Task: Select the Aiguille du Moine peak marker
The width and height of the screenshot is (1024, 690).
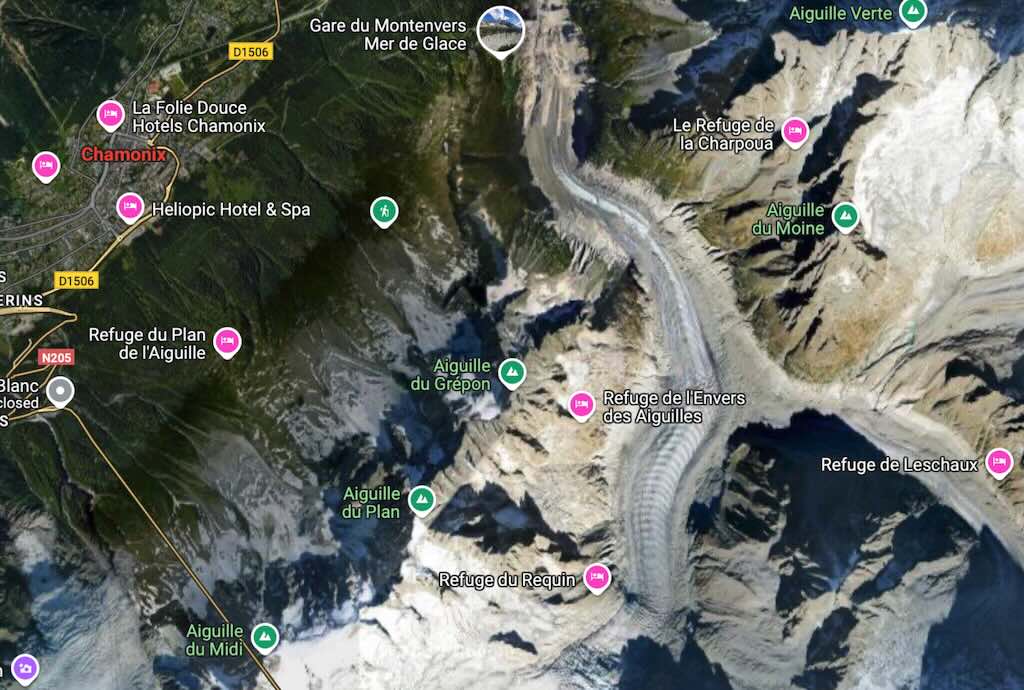Action: [846, 216]
